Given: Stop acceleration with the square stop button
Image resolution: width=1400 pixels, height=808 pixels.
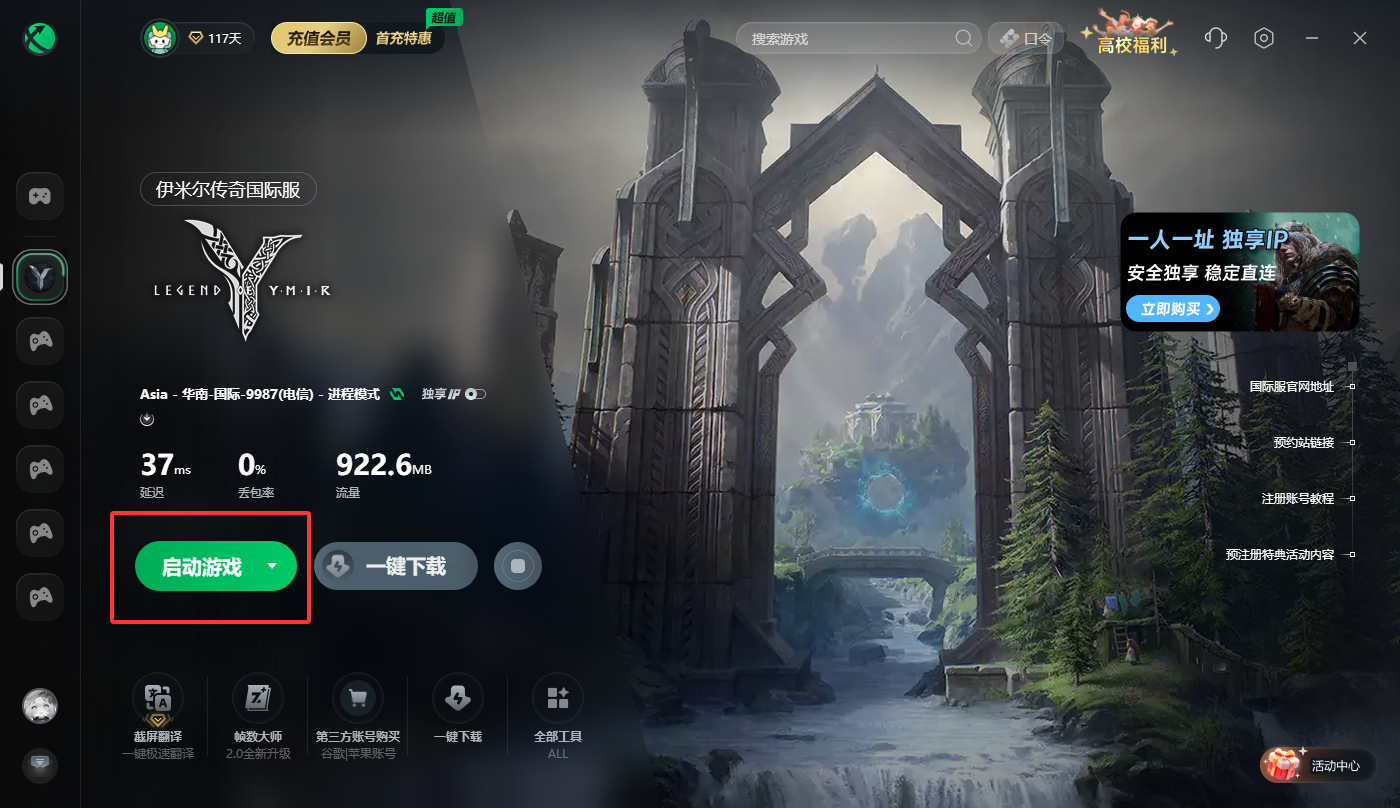Looking at the screenshot, I should (x=518, y=567).
